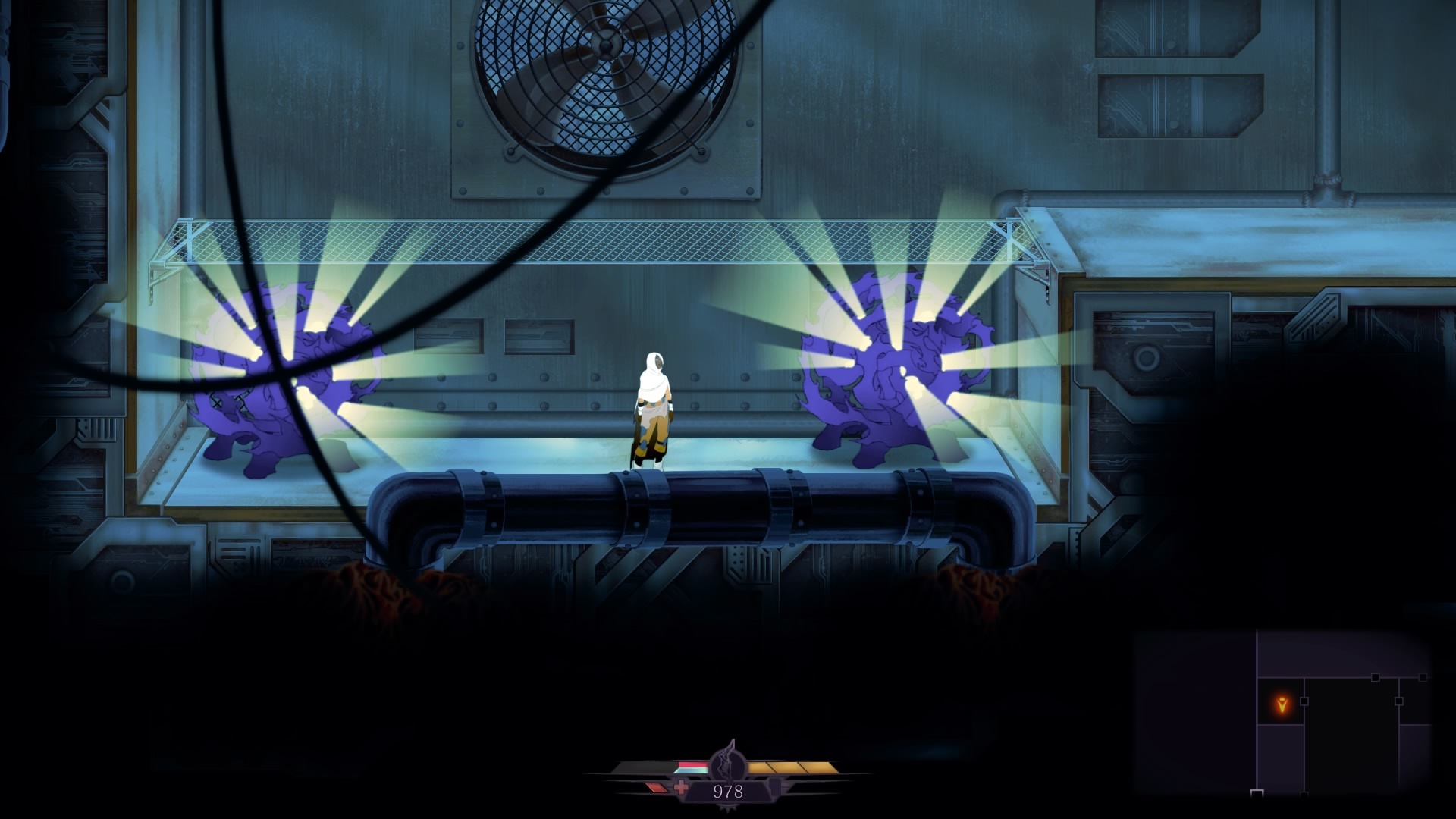Click the yellow segmented energy gauge
The image size is (1456, 819).
tap(792, 767)
